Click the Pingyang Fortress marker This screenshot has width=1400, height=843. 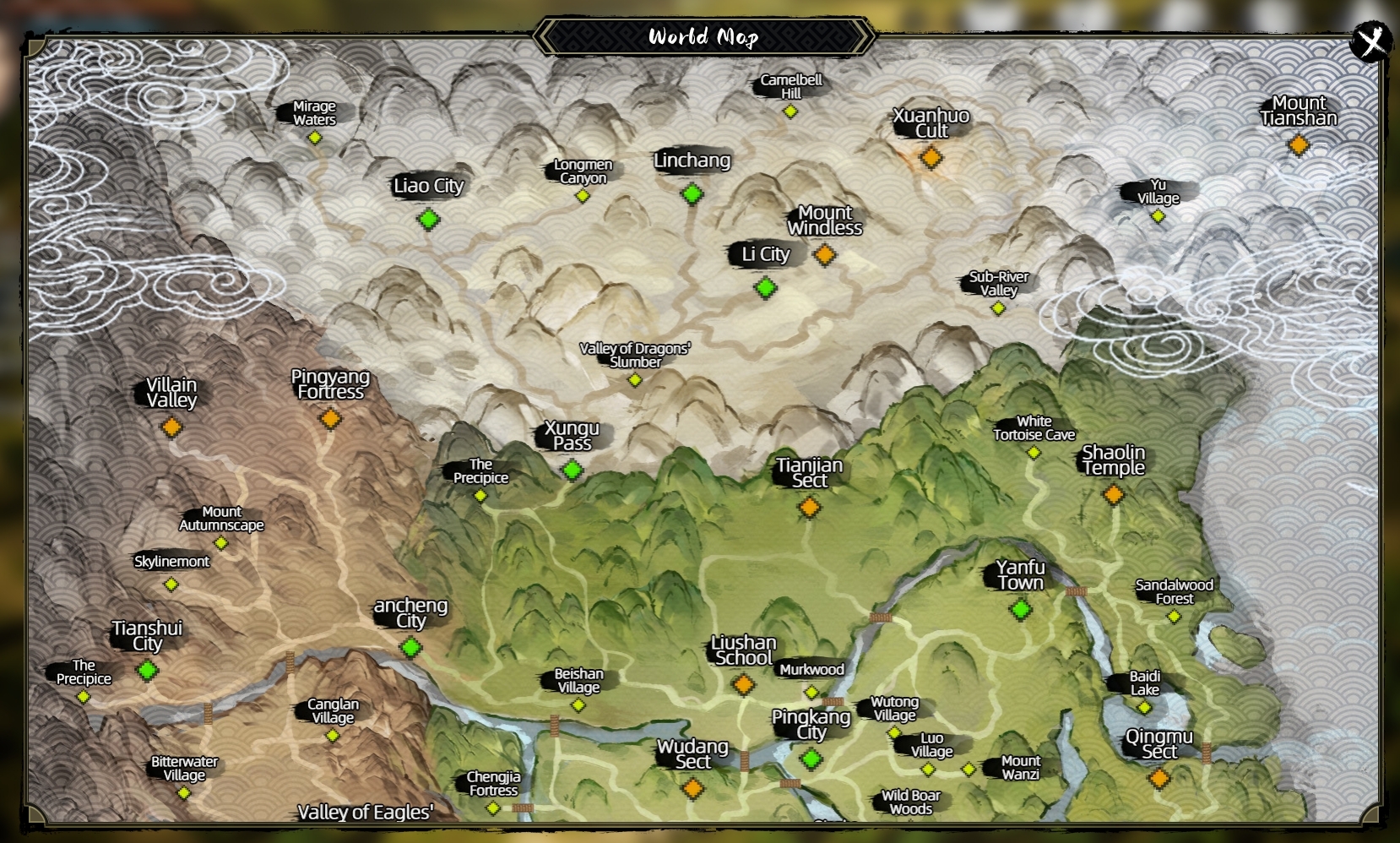(329, 417)
